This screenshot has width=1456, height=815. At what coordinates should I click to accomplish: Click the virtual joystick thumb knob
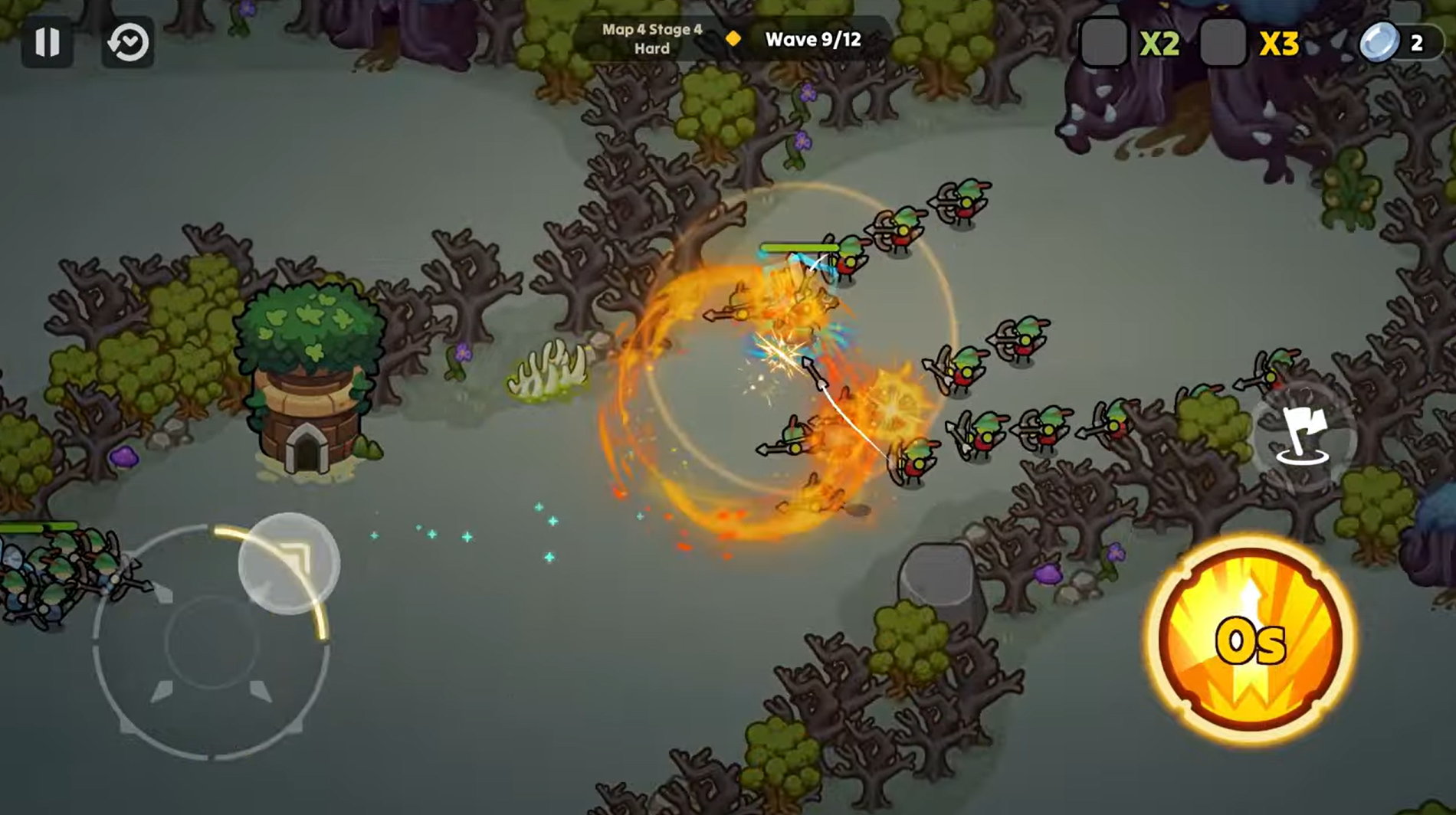(x=289, y=563)
